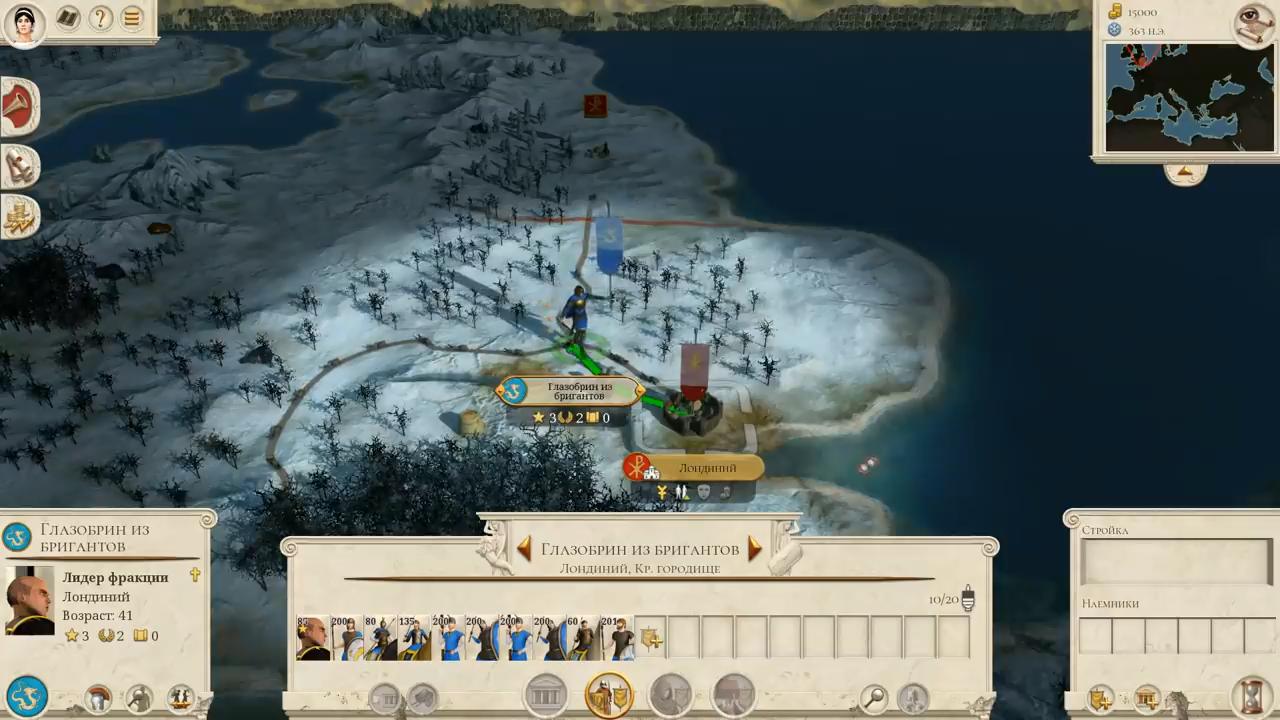Viewport: 1280px width, 720px height.
Task: Open the book encyclopedia icon
Action: point(68,18)
